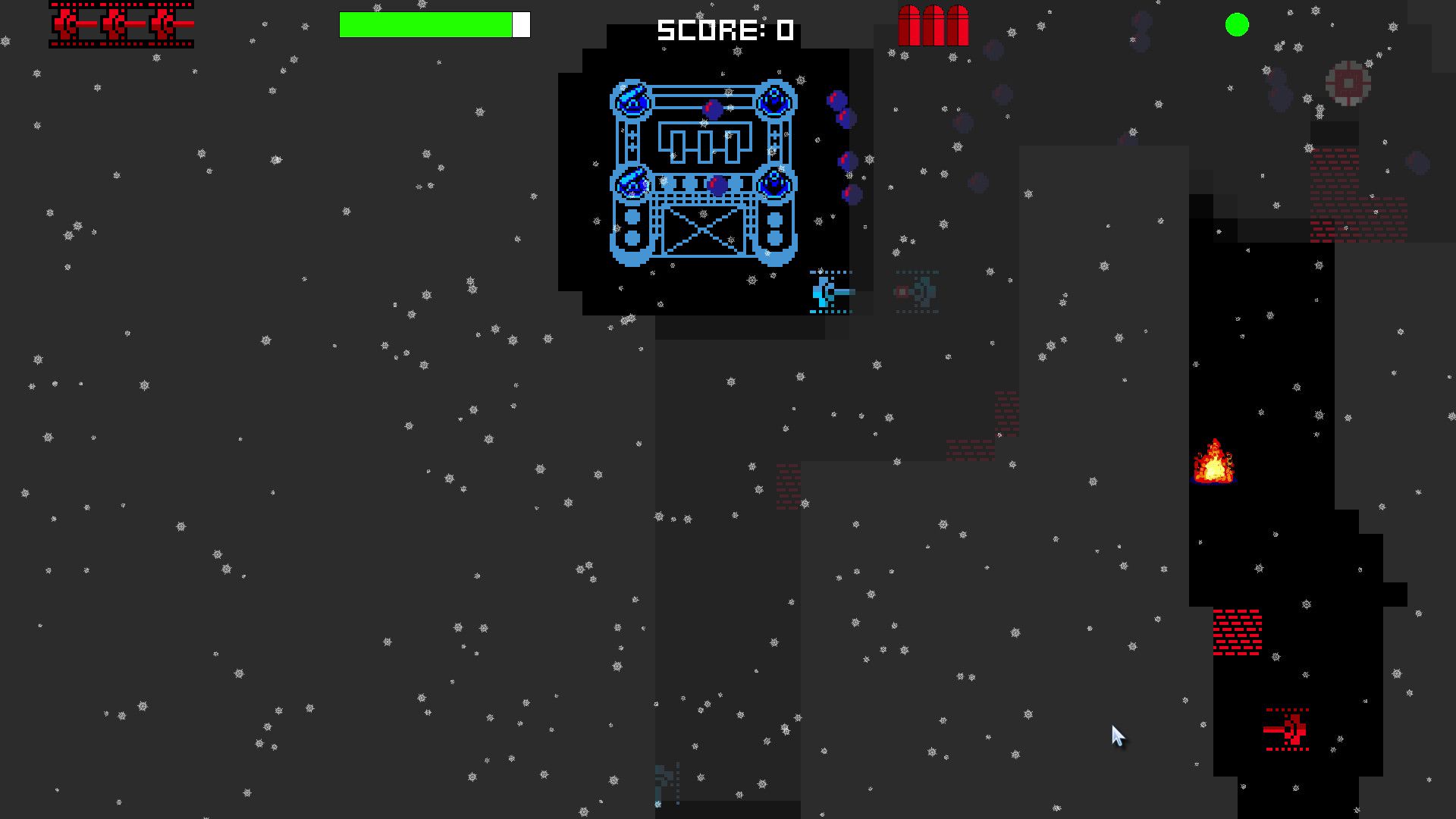Viewport: 1456px width, 819px height.
Task: Select the third red drill life icon
Action: (x=169, y=23)
